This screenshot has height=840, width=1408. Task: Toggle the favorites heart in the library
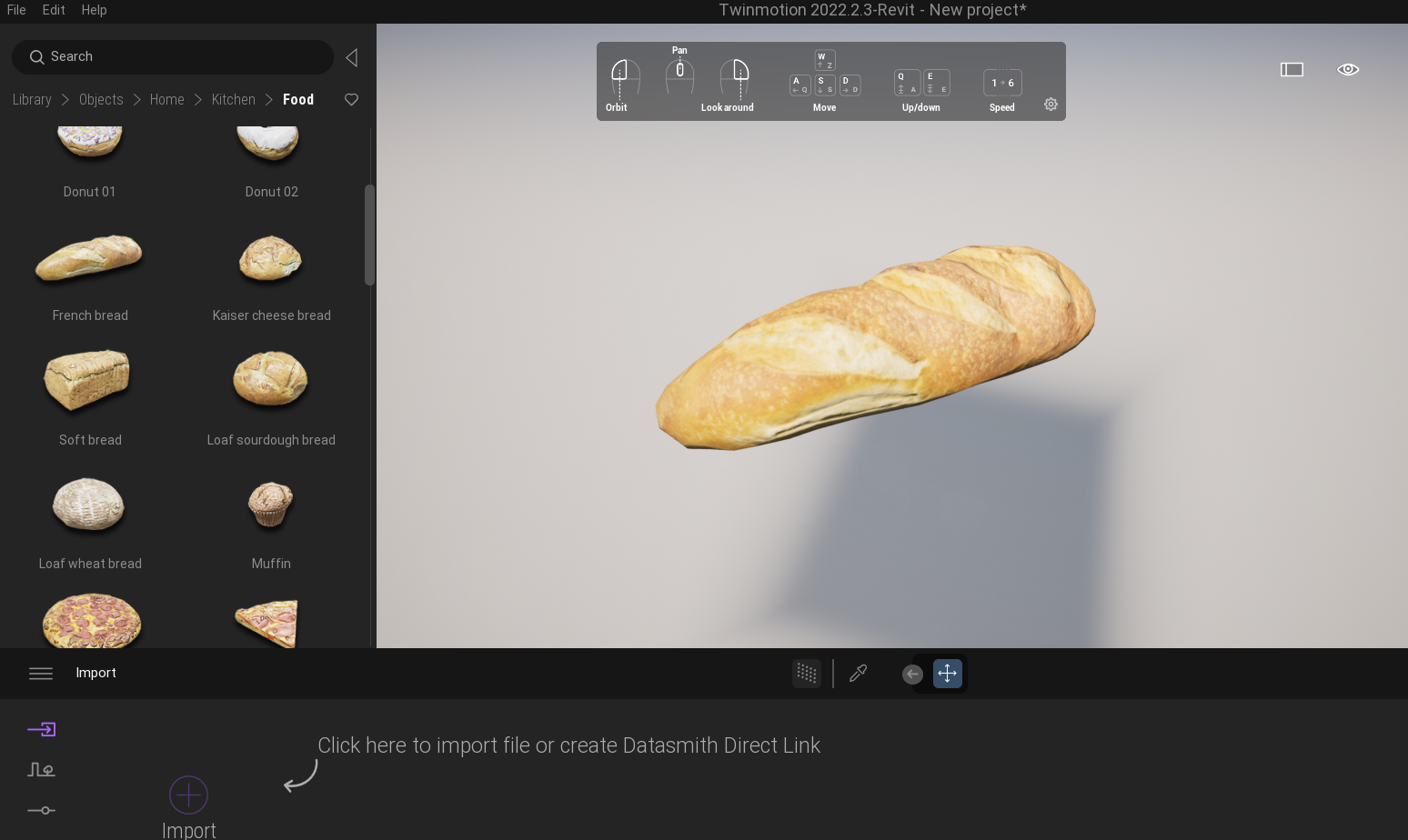point(351,100)
